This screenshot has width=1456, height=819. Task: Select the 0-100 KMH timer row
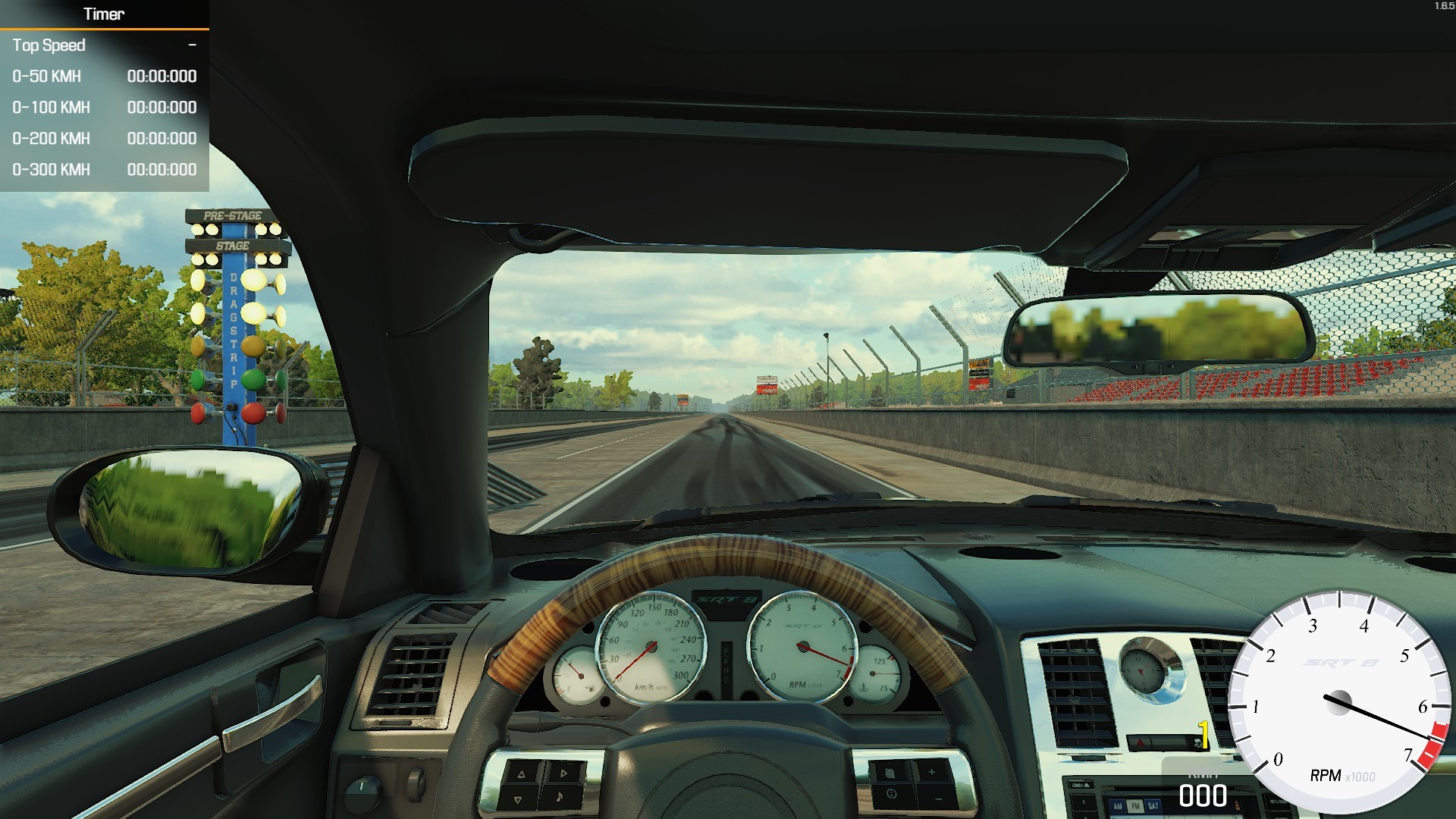[50, 107]
